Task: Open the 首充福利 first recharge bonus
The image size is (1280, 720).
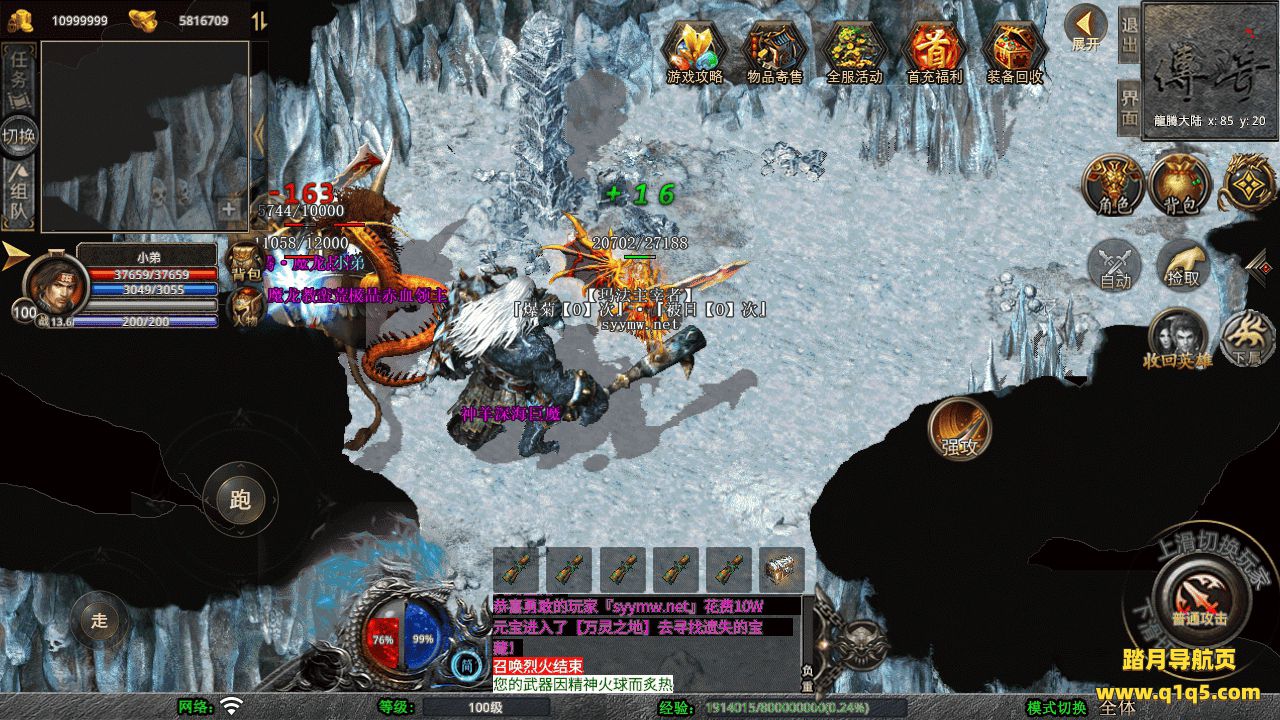Action: tap(934, 49)
